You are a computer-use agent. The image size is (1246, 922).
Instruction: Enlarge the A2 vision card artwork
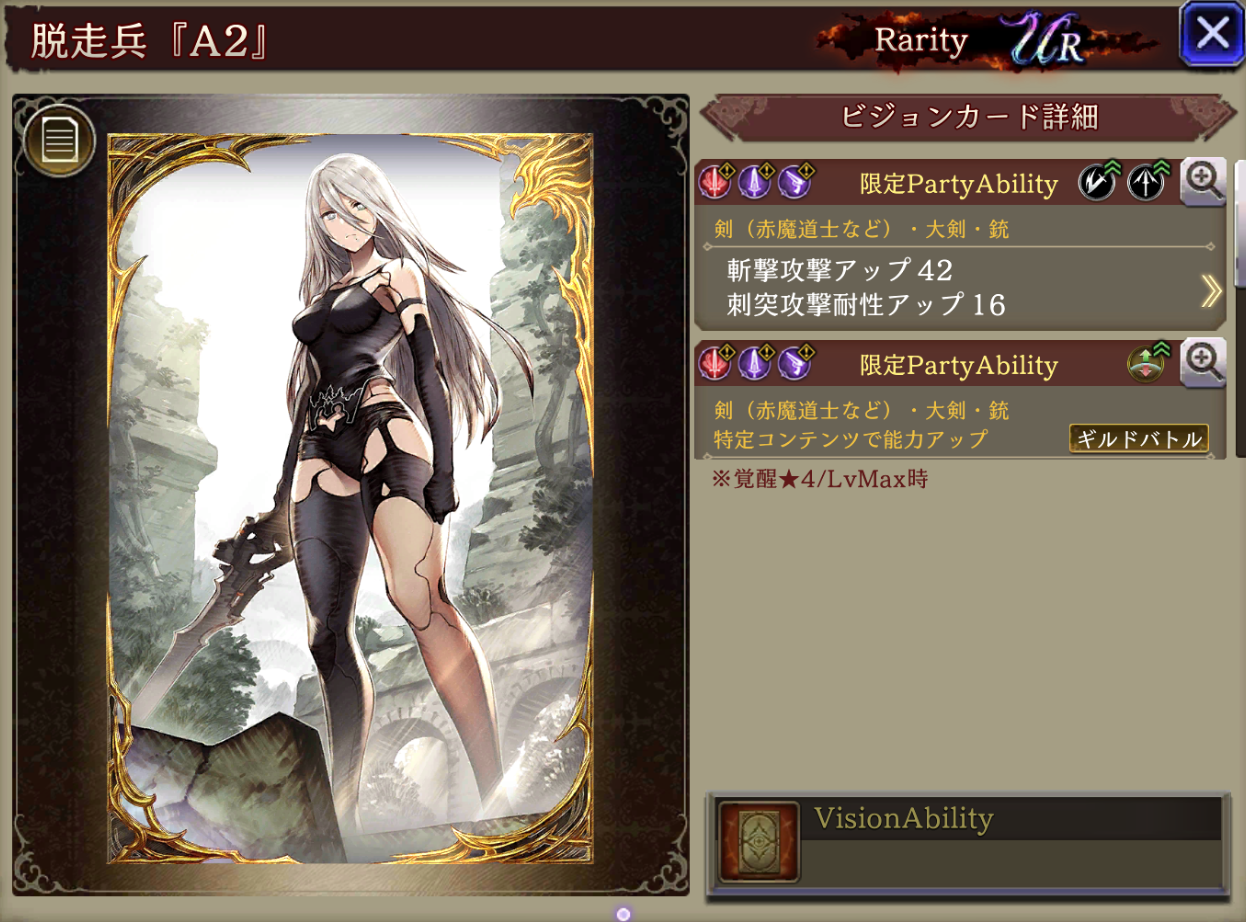click(350, 500)
